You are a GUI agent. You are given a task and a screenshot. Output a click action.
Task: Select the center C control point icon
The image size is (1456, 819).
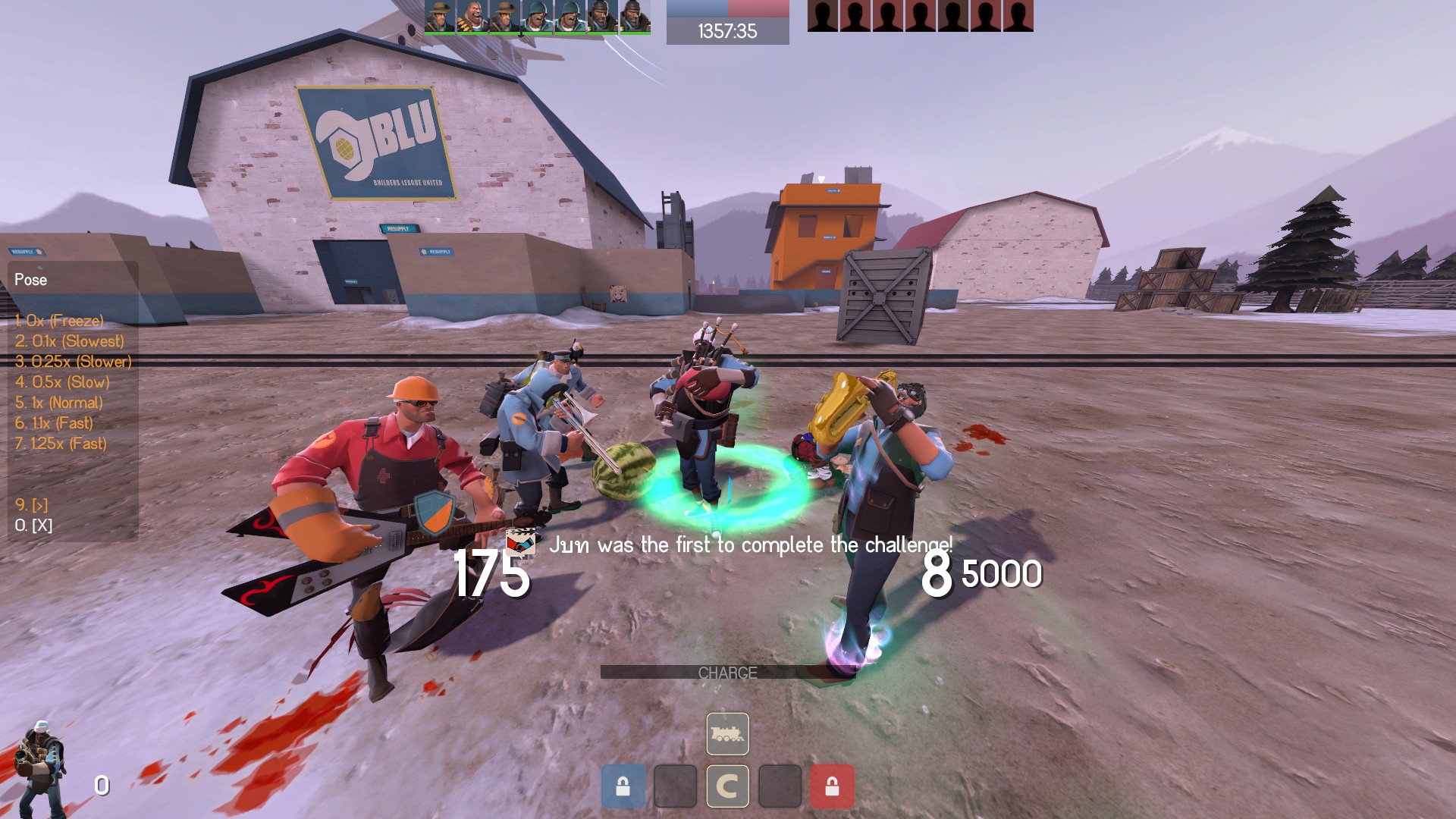point(727,786)
